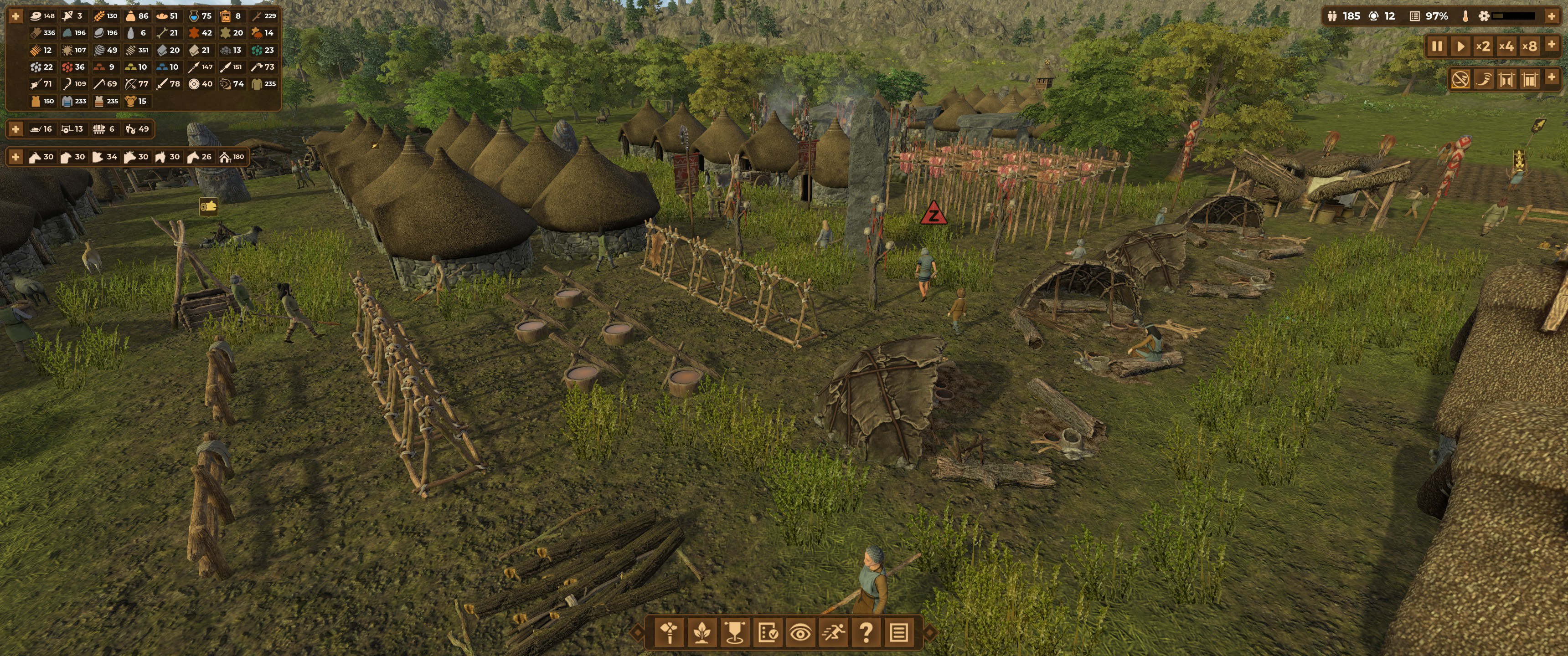Viewport: 1568px width, 656px height.
Task: Set game speed to x4
Action: [x=1506, y=46]
